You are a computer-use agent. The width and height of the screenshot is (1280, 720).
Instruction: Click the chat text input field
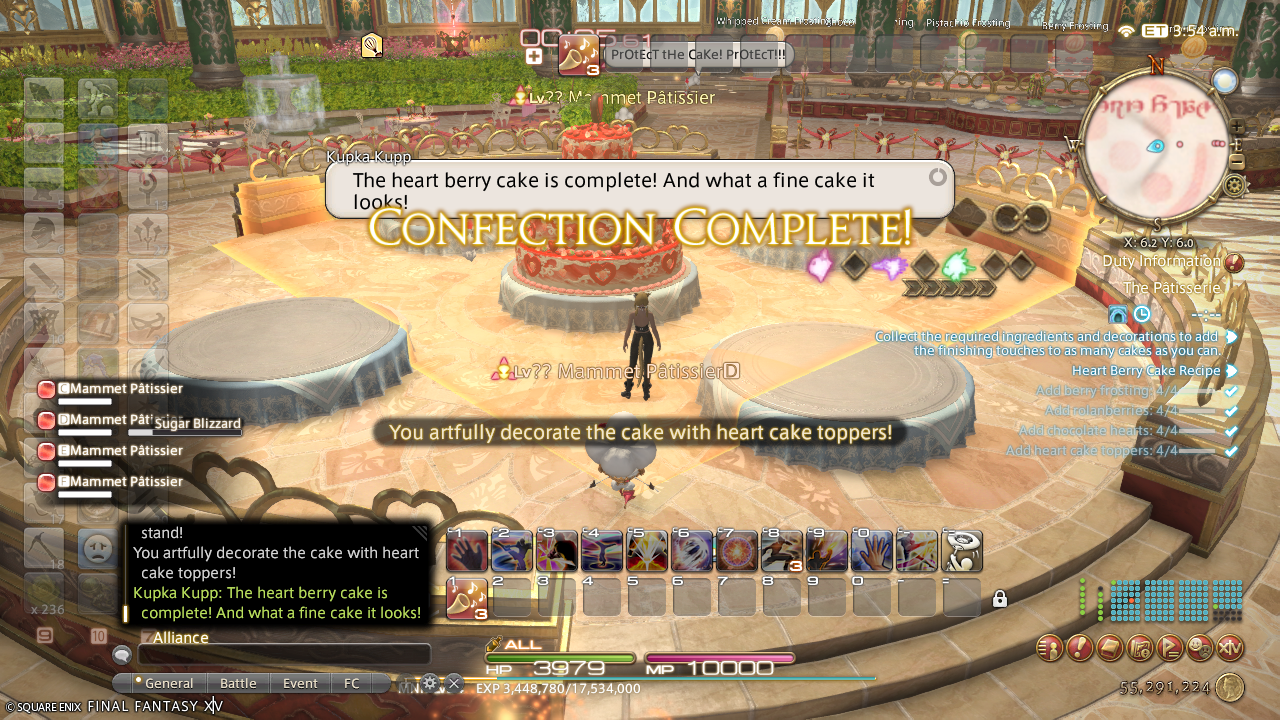pyautogui.click(x=284, y=655)
